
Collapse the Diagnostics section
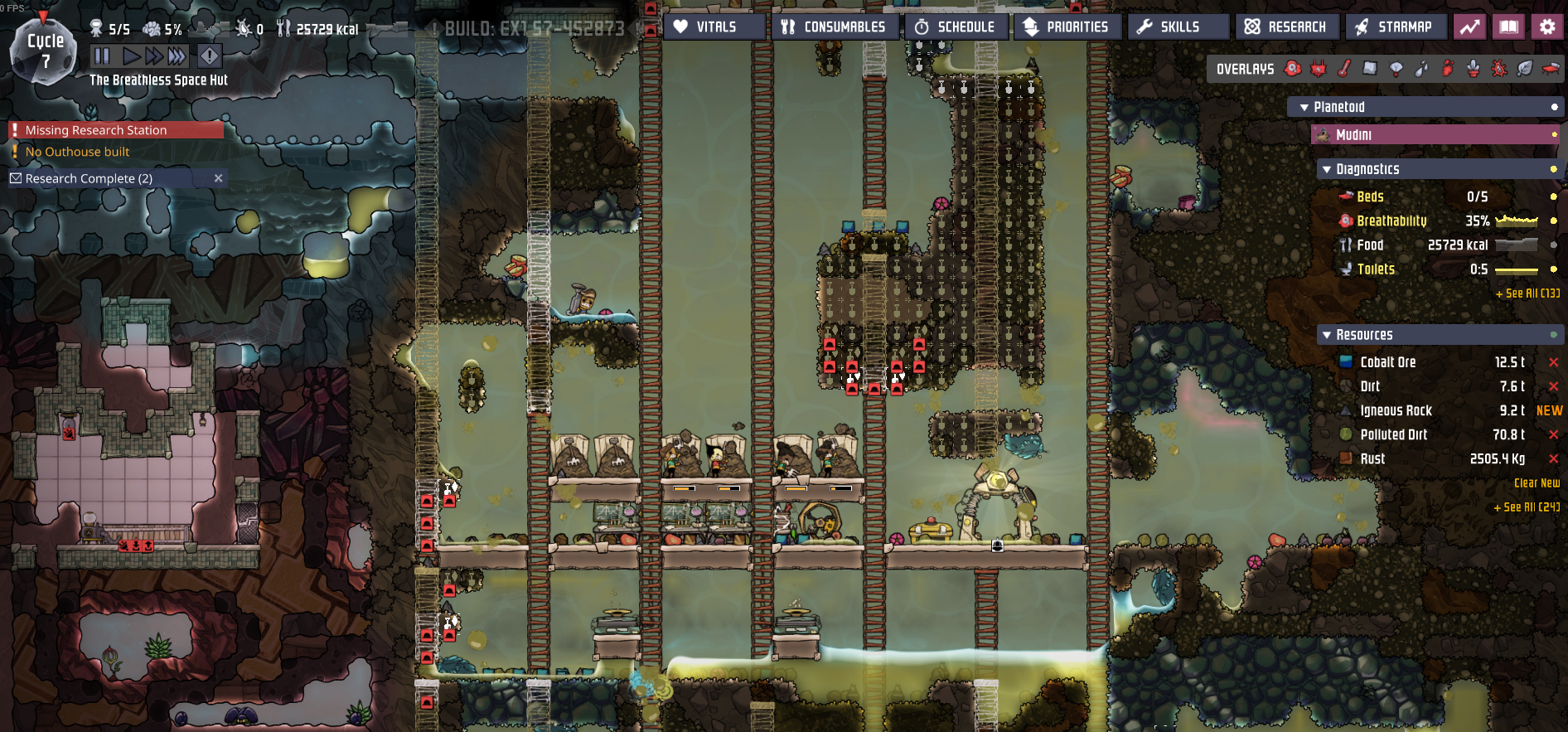tap(1327, 169)
